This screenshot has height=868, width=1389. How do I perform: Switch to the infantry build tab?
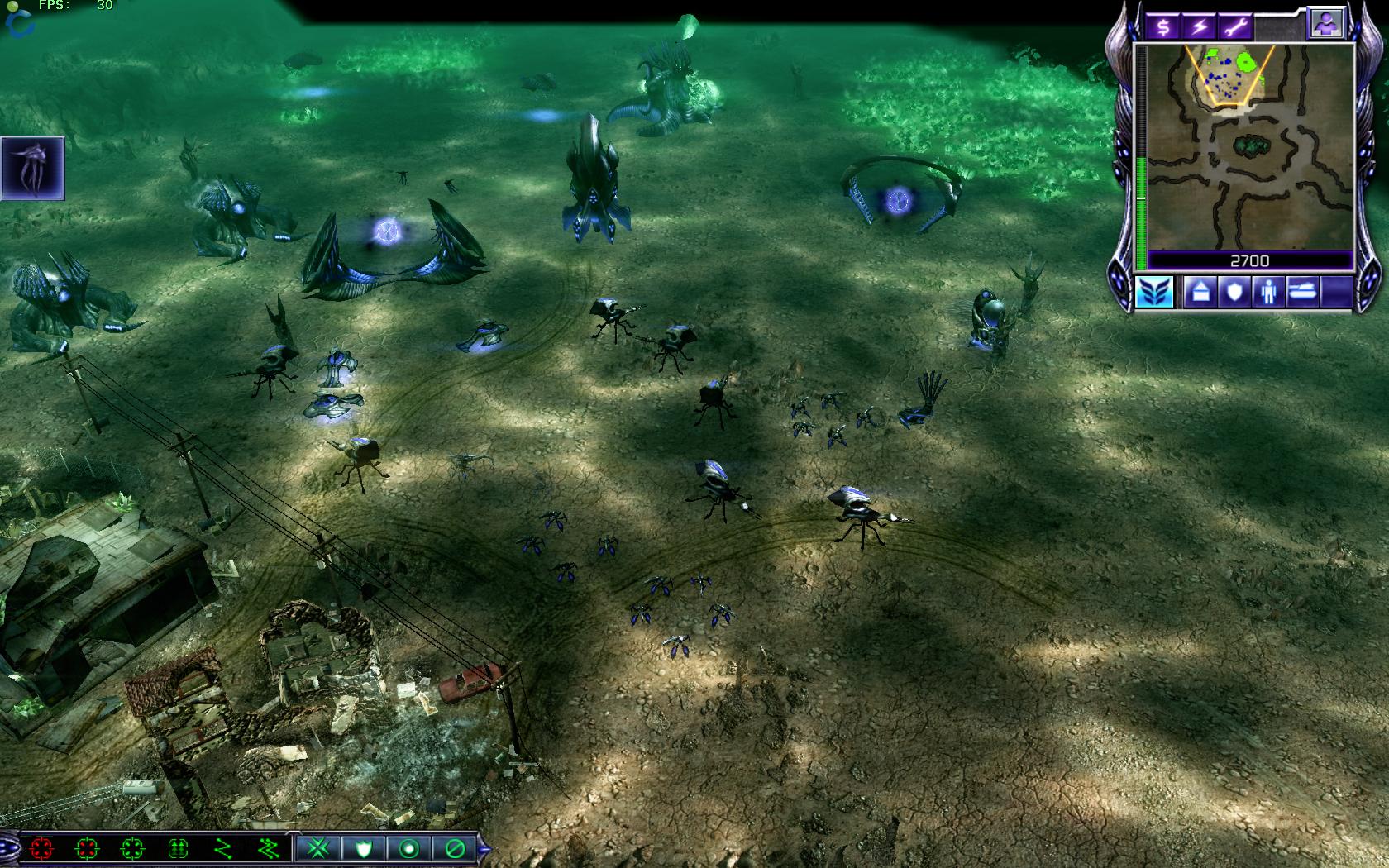pyautogui.click(x=1268, y=292)
